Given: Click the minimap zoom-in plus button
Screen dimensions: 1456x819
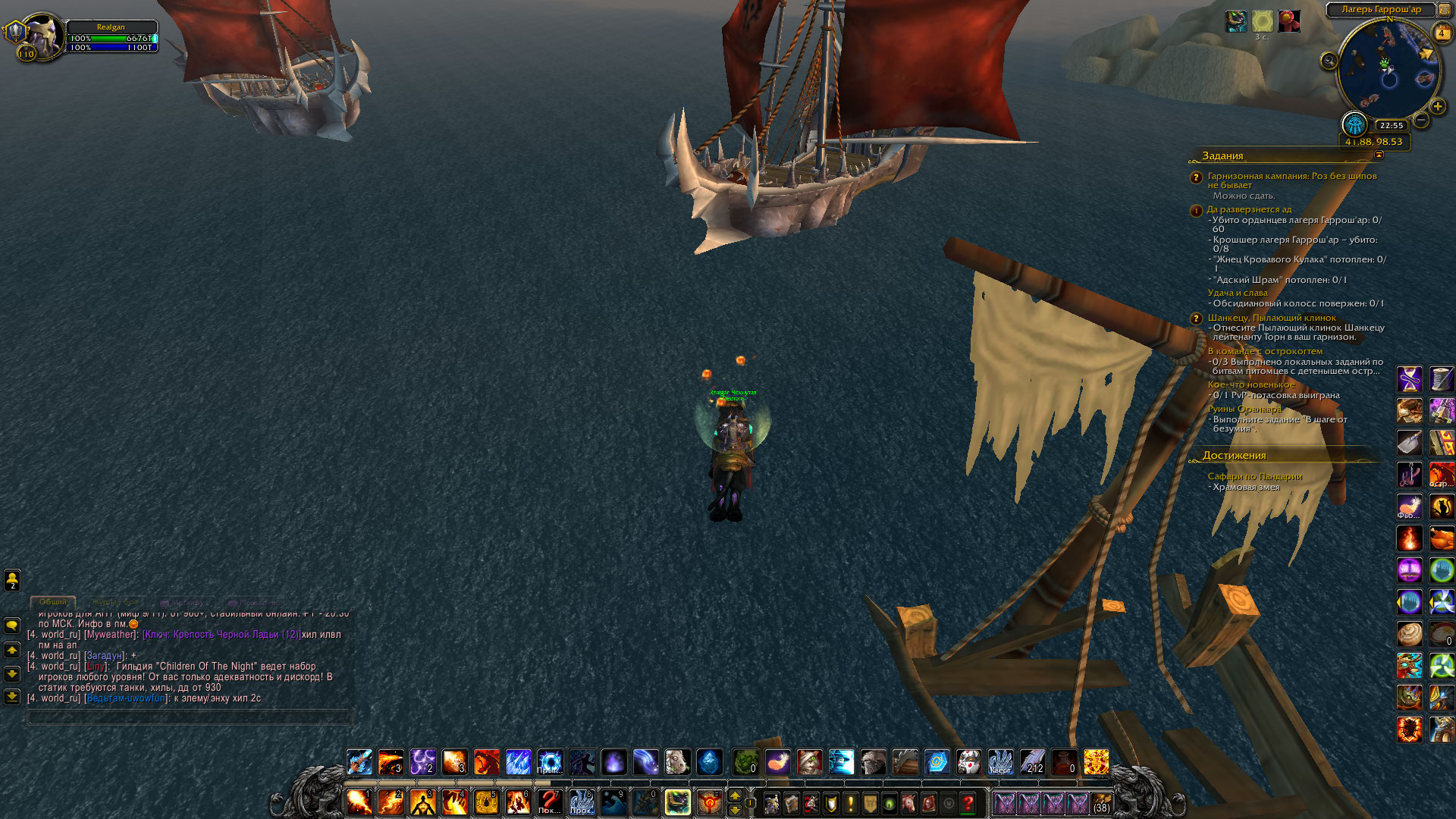Looking at the screenshot, I should [1437, 106].
